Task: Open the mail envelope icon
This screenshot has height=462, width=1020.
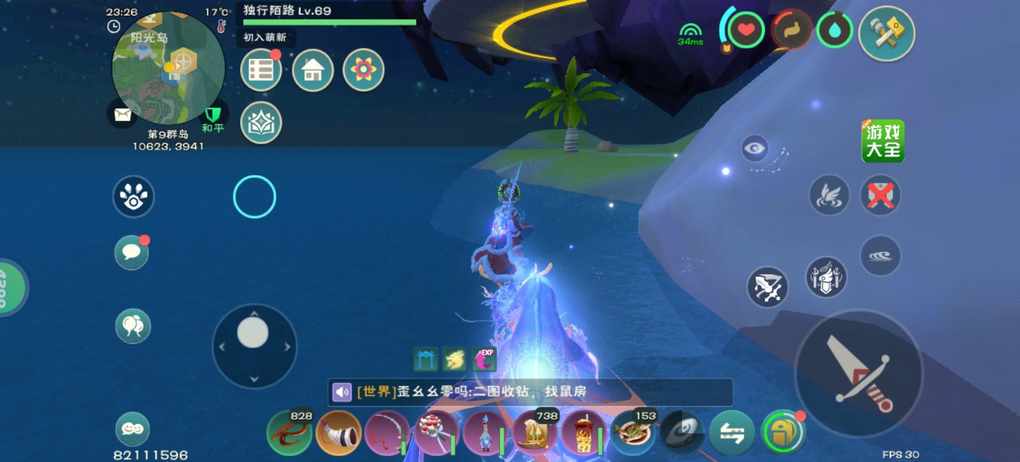Action: click(x=122, y=115)
